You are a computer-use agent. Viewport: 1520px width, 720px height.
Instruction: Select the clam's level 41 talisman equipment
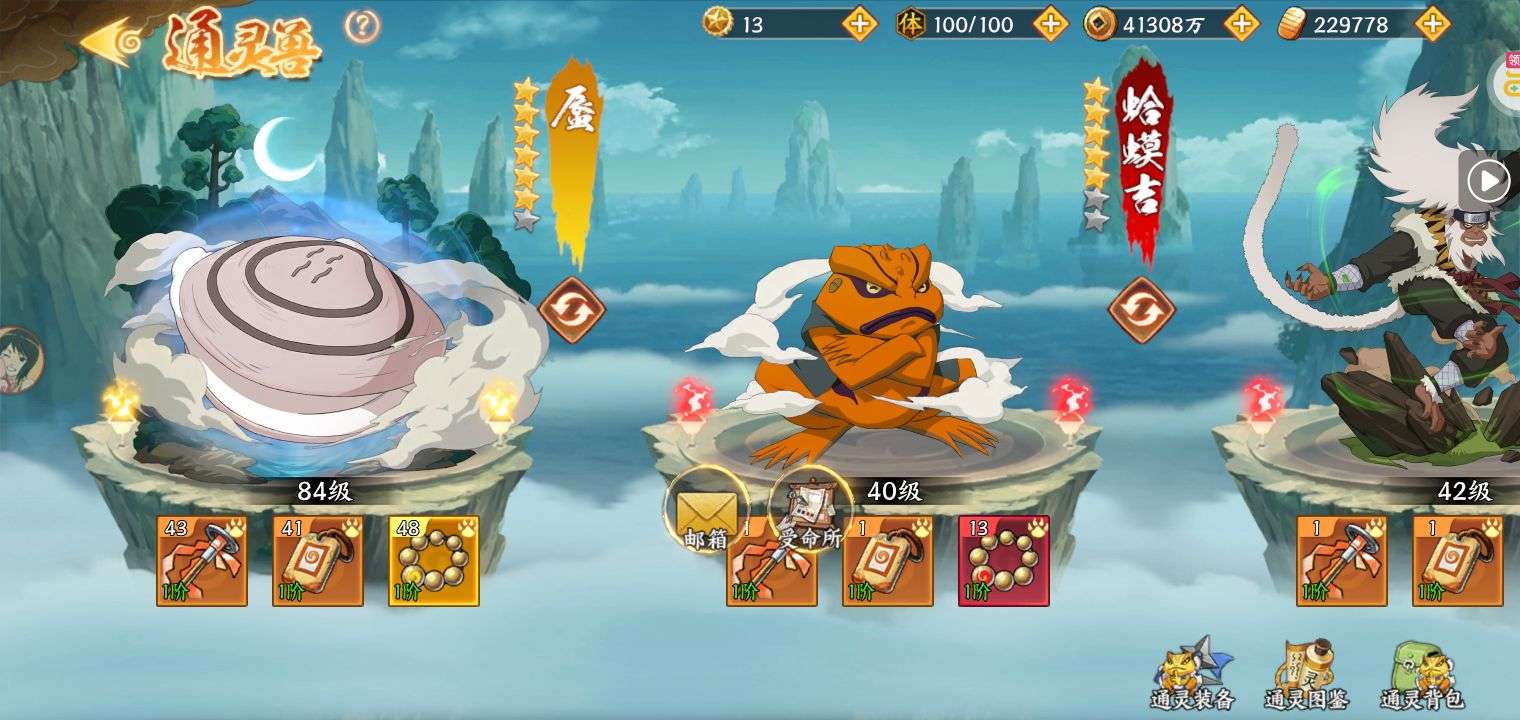click(318, 561)
